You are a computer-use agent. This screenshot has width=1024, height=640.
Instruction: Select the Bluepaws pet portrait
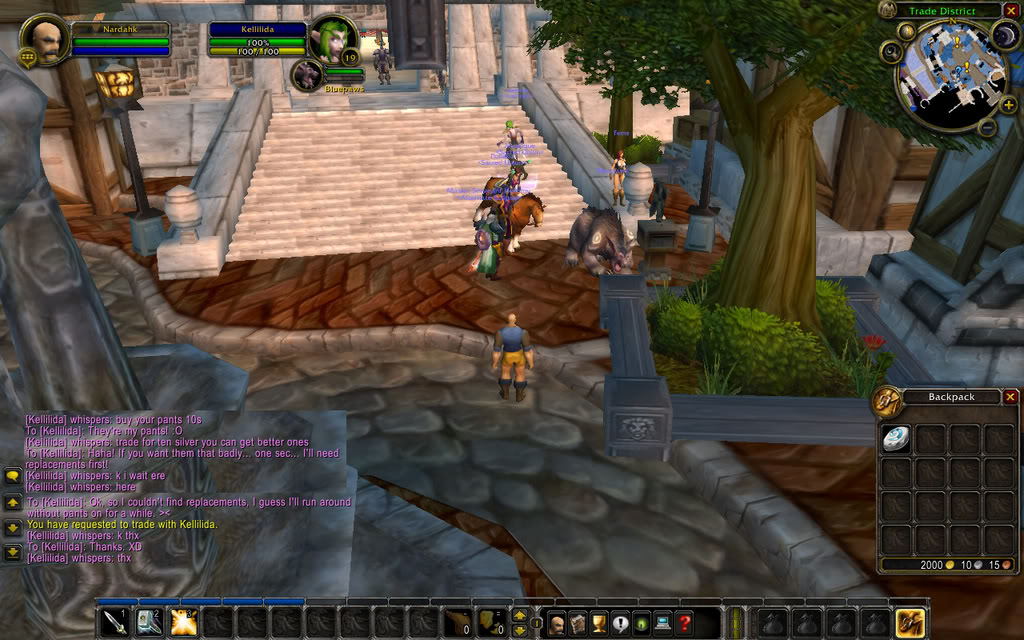pyautogui.click(x=306, y=76)
